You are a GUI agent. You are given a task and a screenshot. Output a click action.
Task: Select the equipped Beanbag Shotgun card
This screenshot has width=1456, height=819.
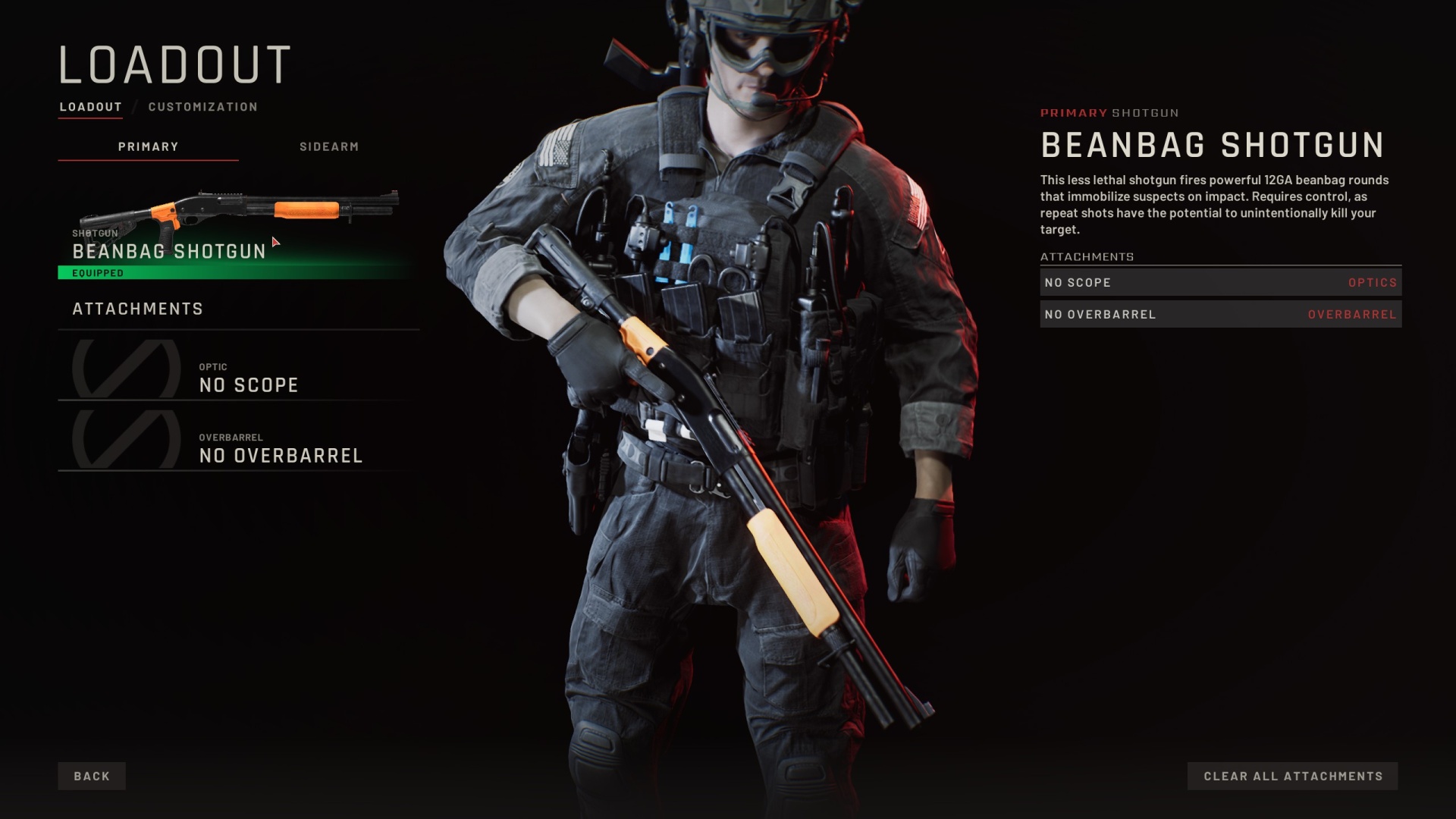(237, 231)
